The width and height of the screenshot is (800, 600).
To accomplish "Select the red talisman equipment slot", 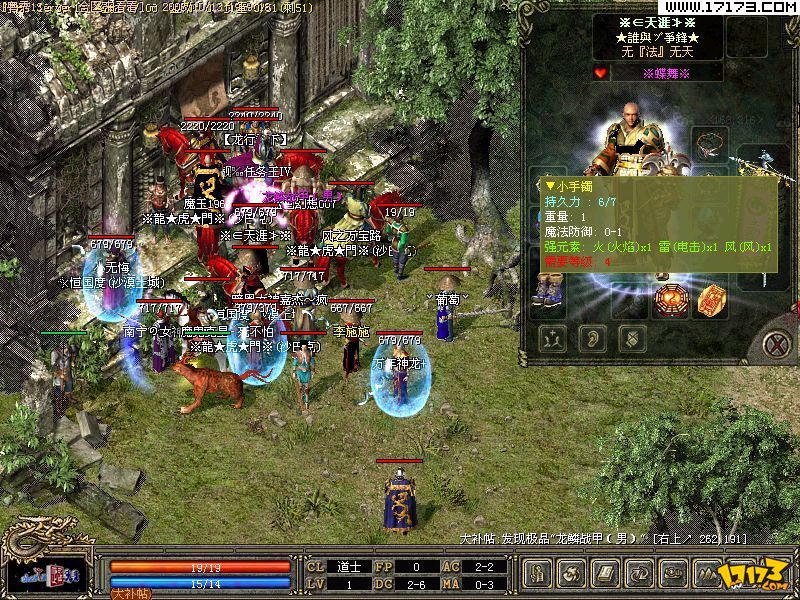I will click(x=709, y=298).
